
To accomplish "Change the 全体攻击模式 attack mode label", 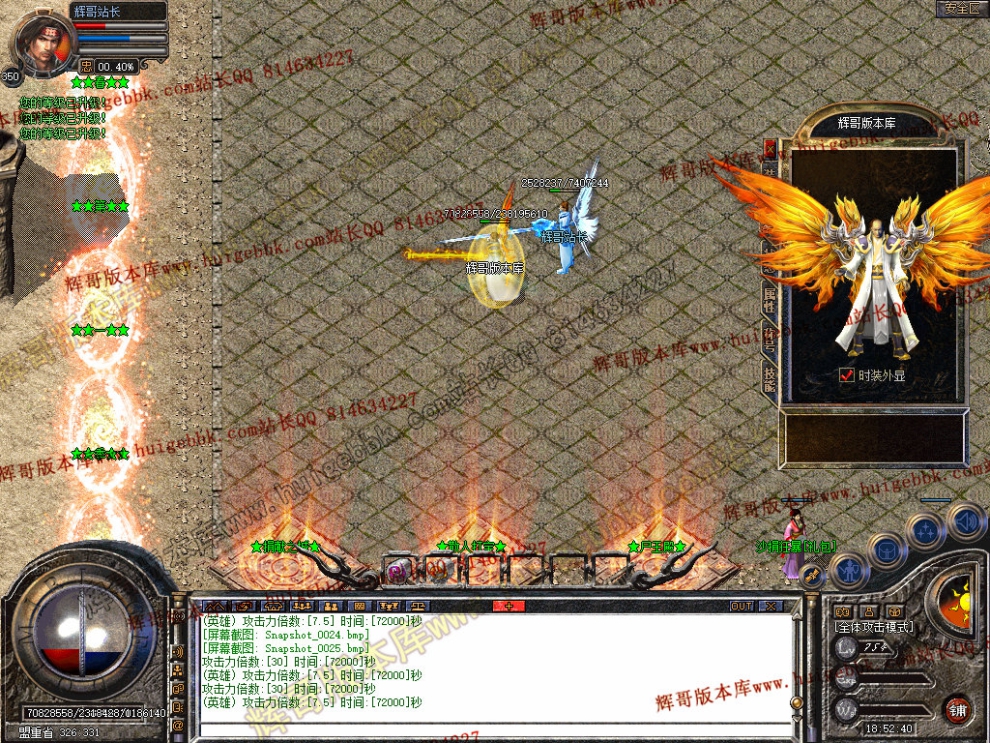I will click(873, 627).
